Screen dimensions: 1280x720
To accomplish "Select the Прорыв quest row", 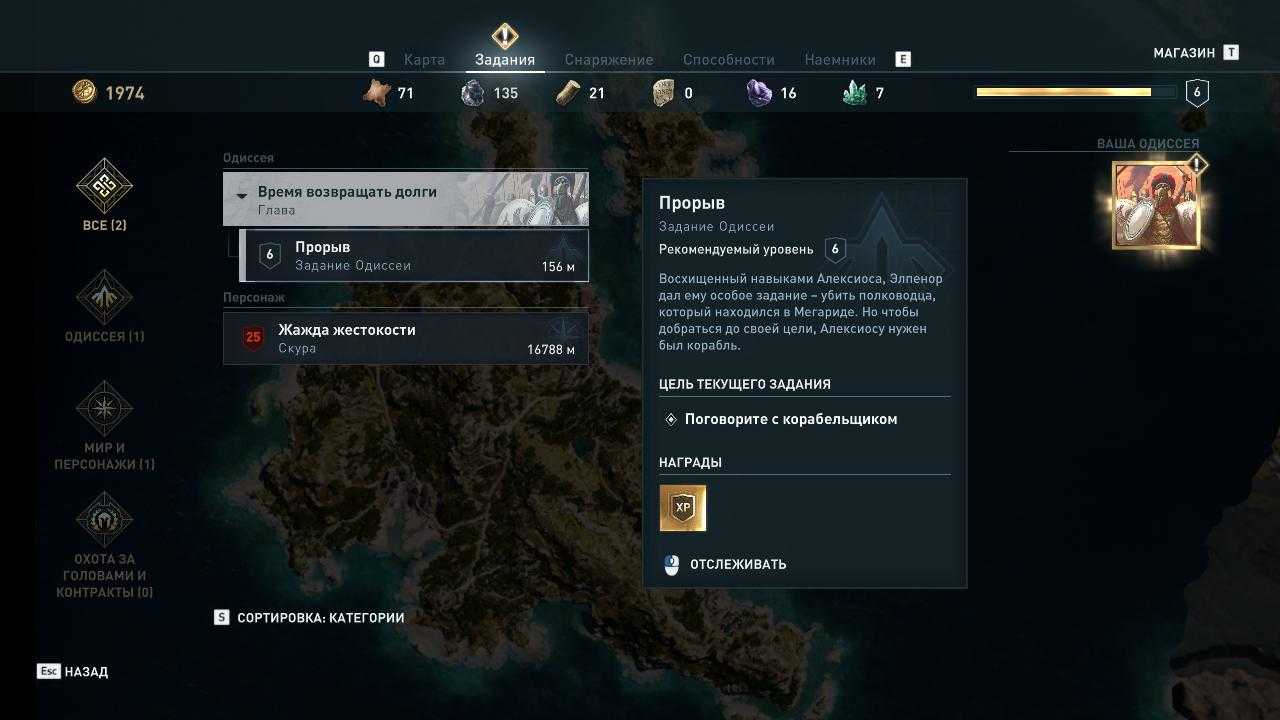I will pyautogui.click(x=413, y=256).
